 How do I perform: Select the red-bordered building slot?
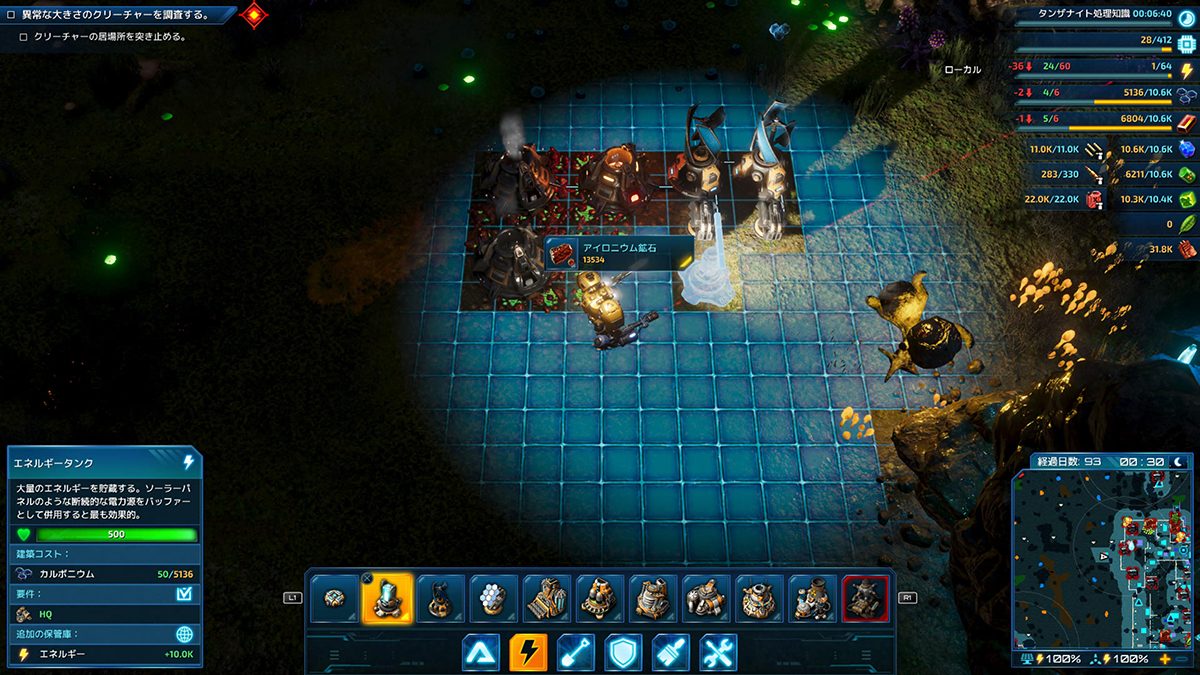click(x=865, y=598)
